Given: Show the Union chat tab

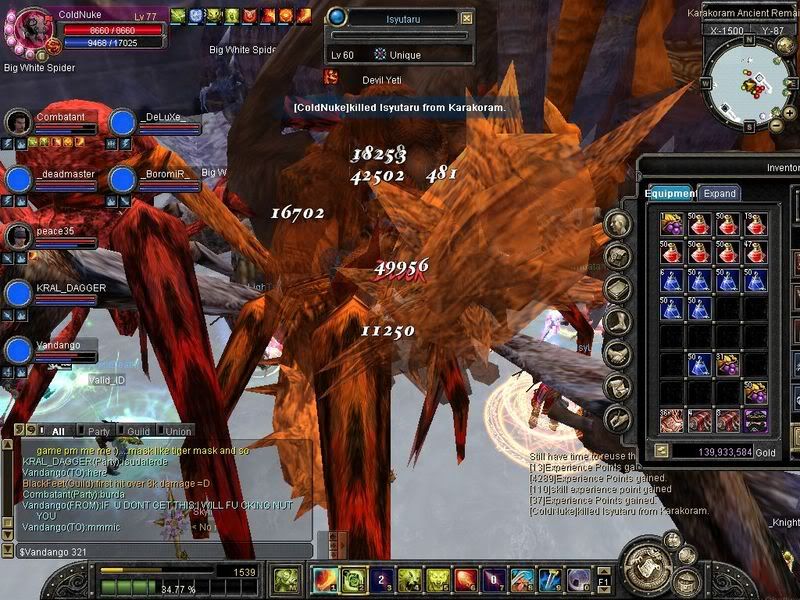Looking at the screenshot, I should 179,431.
